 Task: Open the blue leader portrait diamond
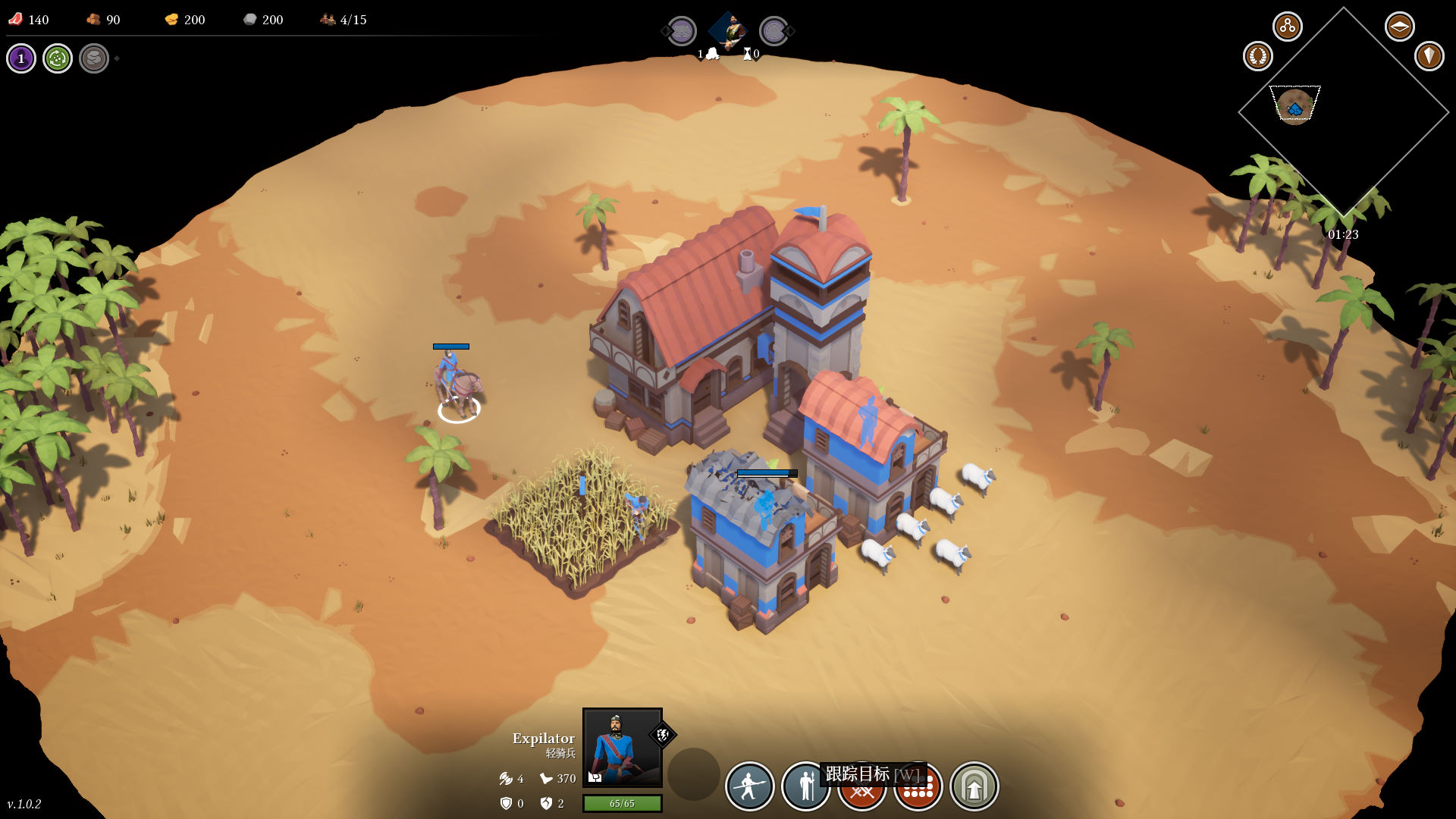click(728, 31)
